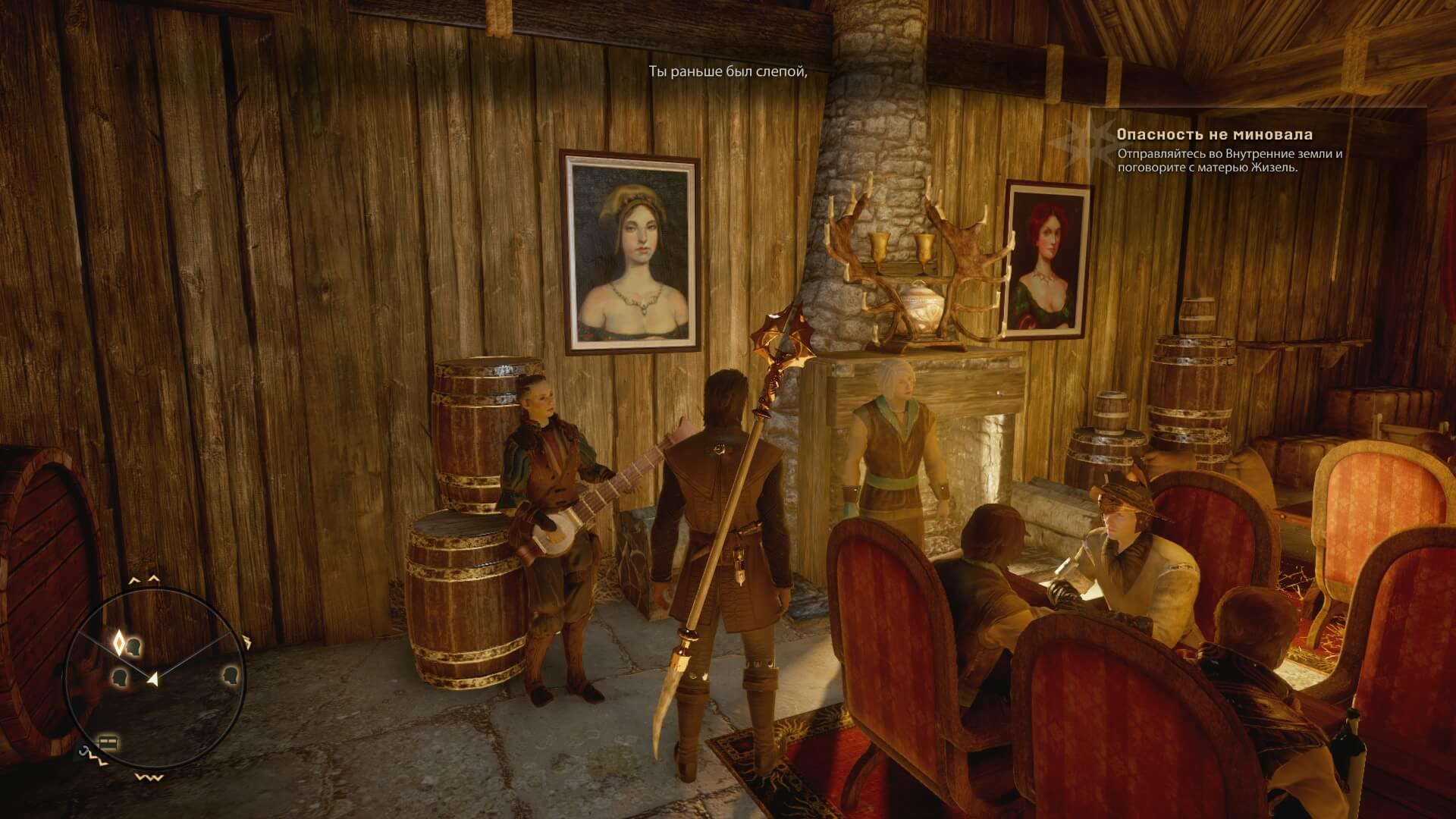Select the player arrow at the minimap center
This screenshot has height=819, width=1456.
click(x=153, y=679)
